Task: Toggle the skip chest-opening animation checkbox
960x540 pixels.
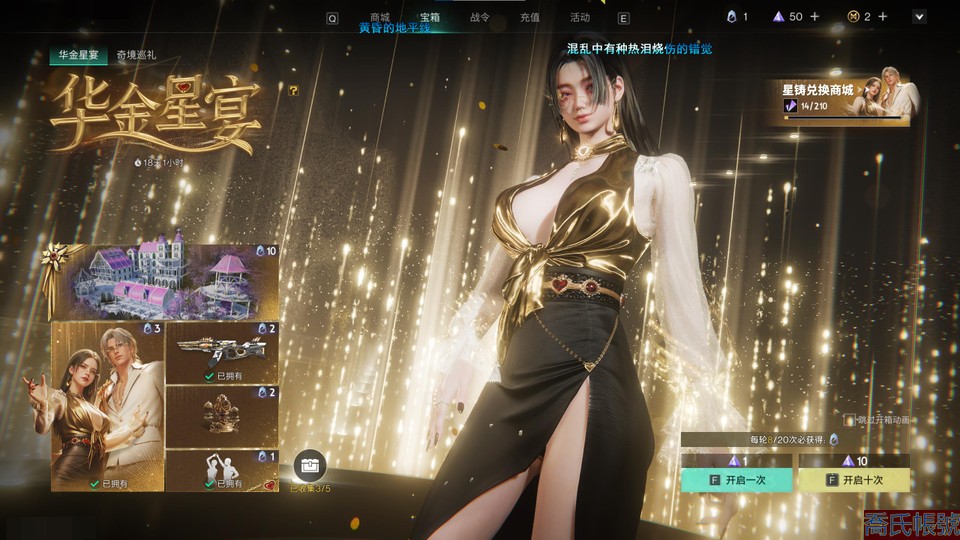Action: [849, 421]
